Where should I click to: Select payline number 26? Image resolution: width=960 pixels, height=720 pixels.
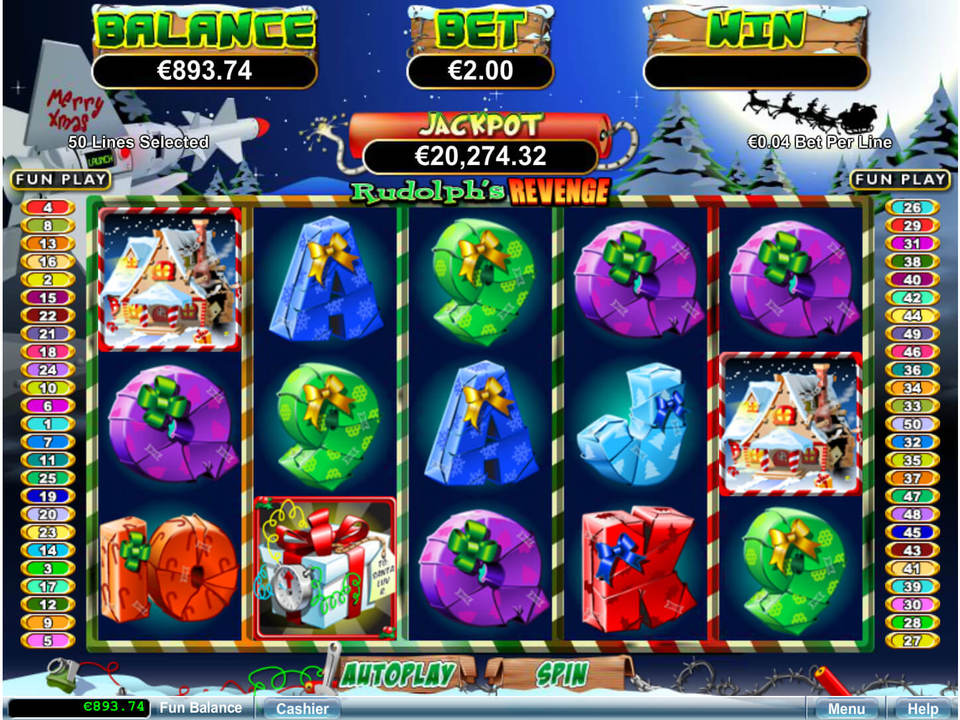tap(911, 208)
